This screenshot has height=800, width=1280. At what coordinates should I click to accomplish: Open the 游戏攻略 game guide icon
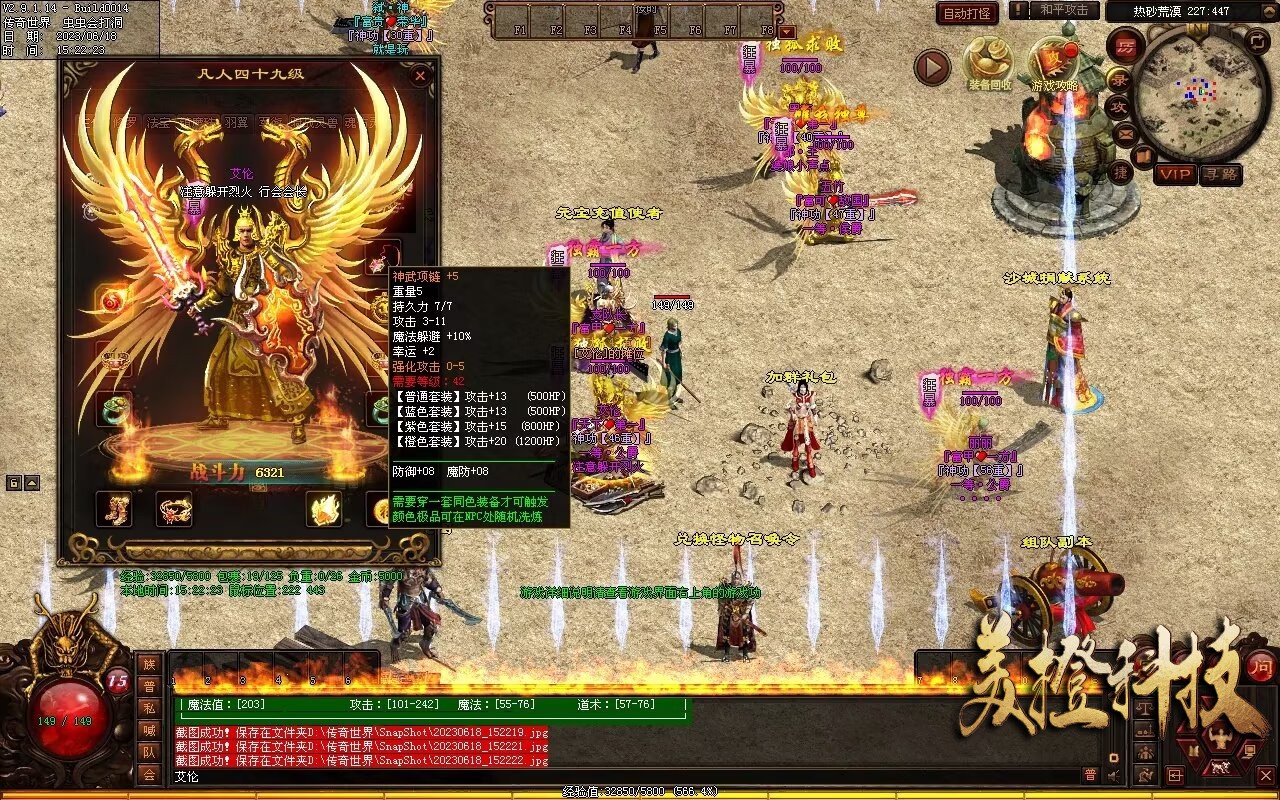click(1055, 63)
